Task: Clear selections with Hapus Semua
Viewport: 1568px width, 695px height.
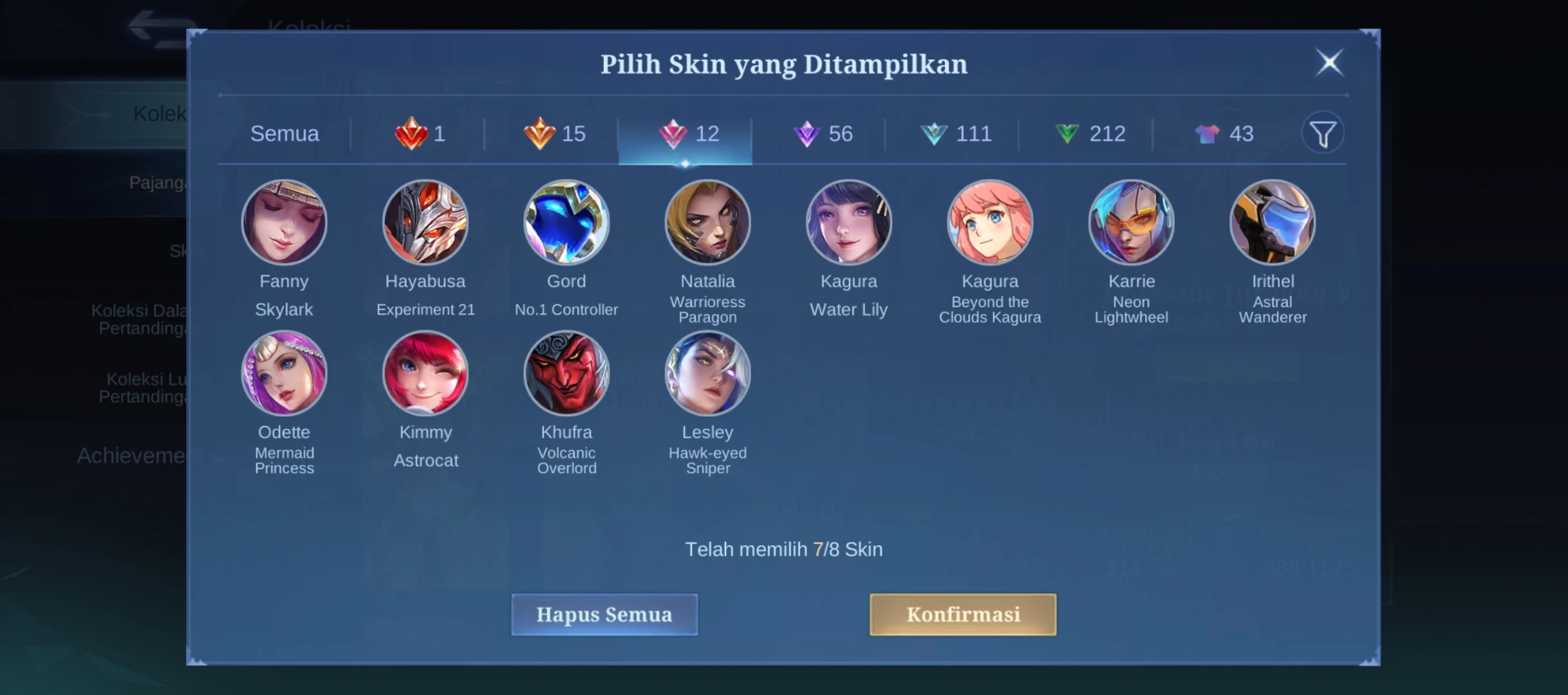Action: pos(604,615)
